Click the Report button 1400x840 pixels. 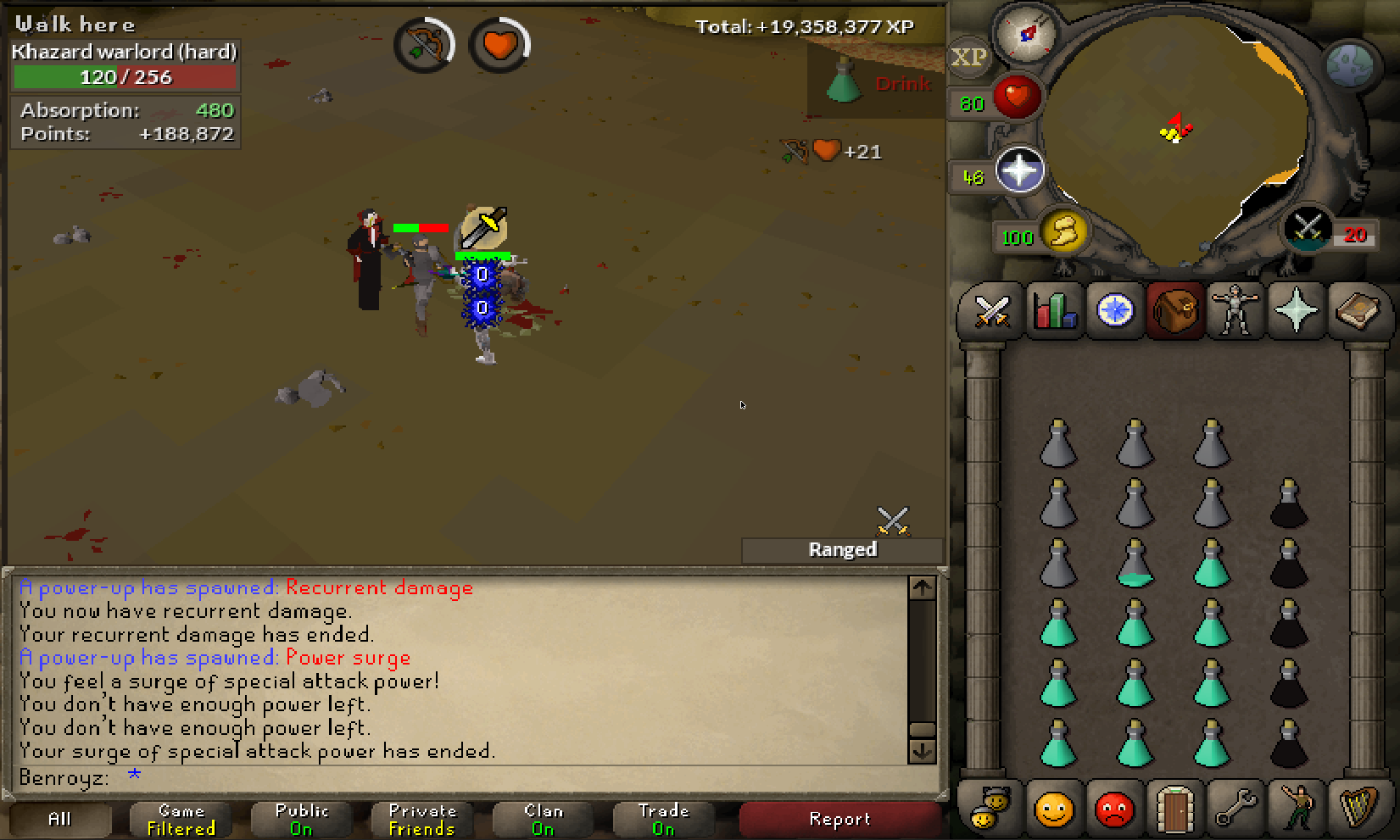(839, 820)
